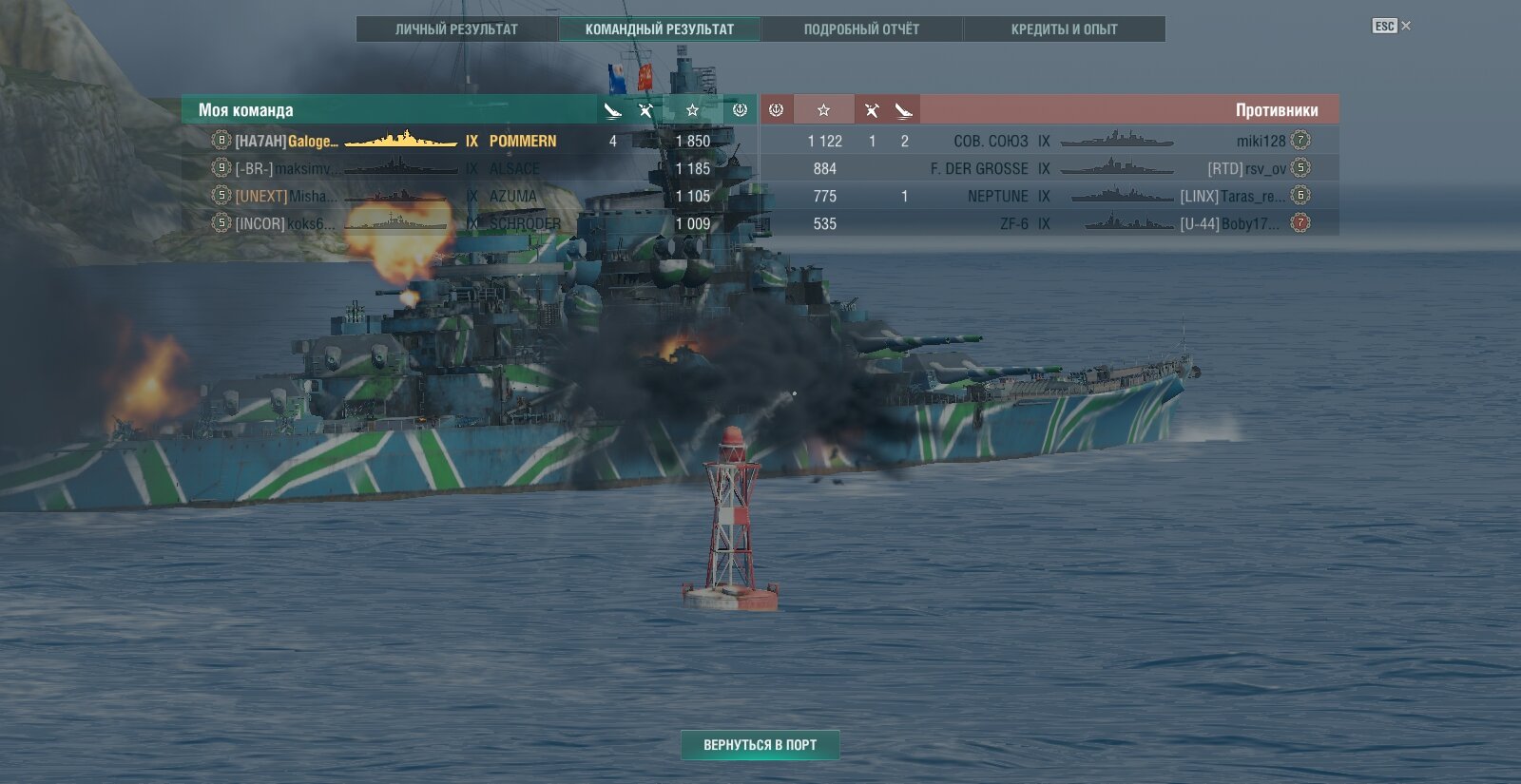Select enemy miki128 row
The image size is (1521, 784).
point(1049,141)
